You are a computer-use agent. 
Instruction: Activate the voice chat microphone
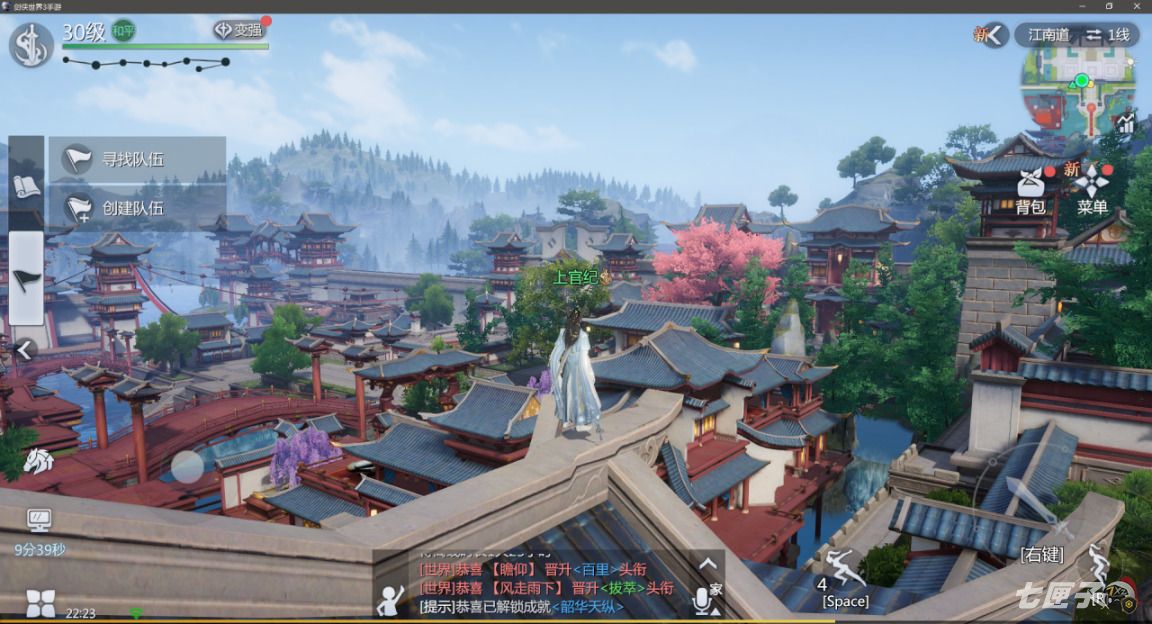pyautogui.click(x=704, y=599)
